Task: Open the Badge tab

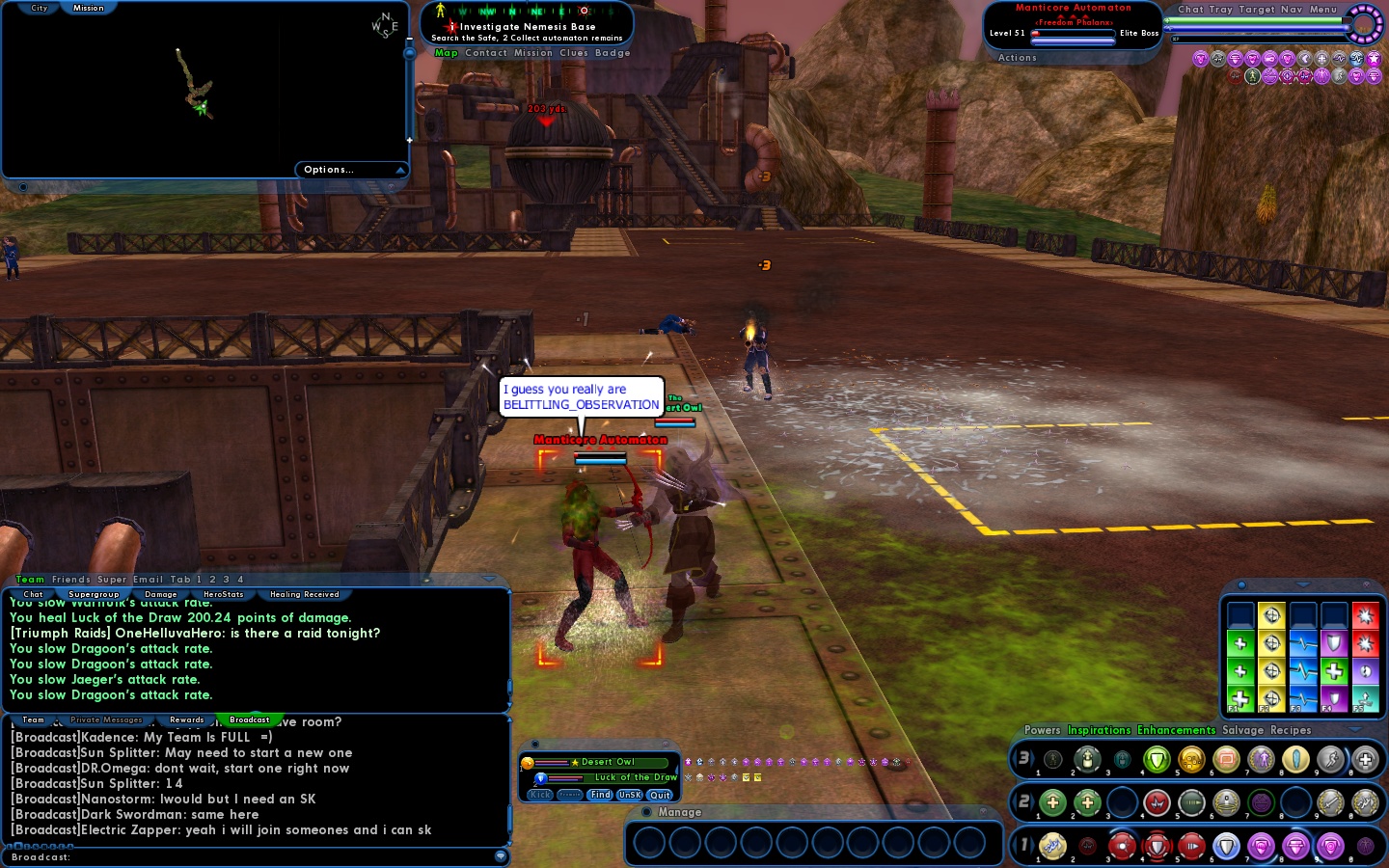Action: pos(613,53)
